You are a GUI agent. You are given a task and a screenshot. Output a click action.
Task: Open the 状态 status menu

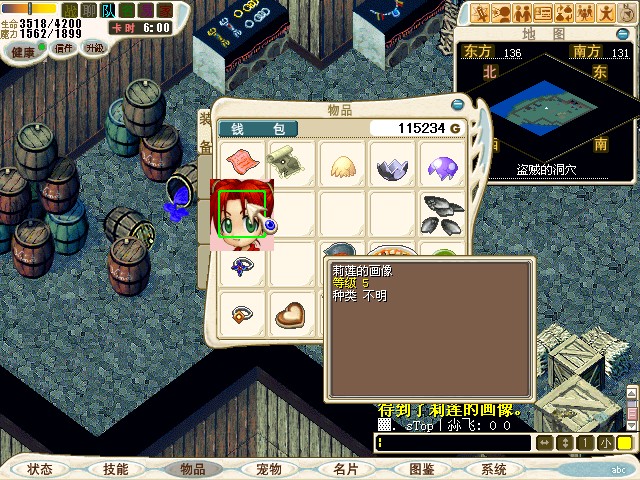[x=40, y=469]
